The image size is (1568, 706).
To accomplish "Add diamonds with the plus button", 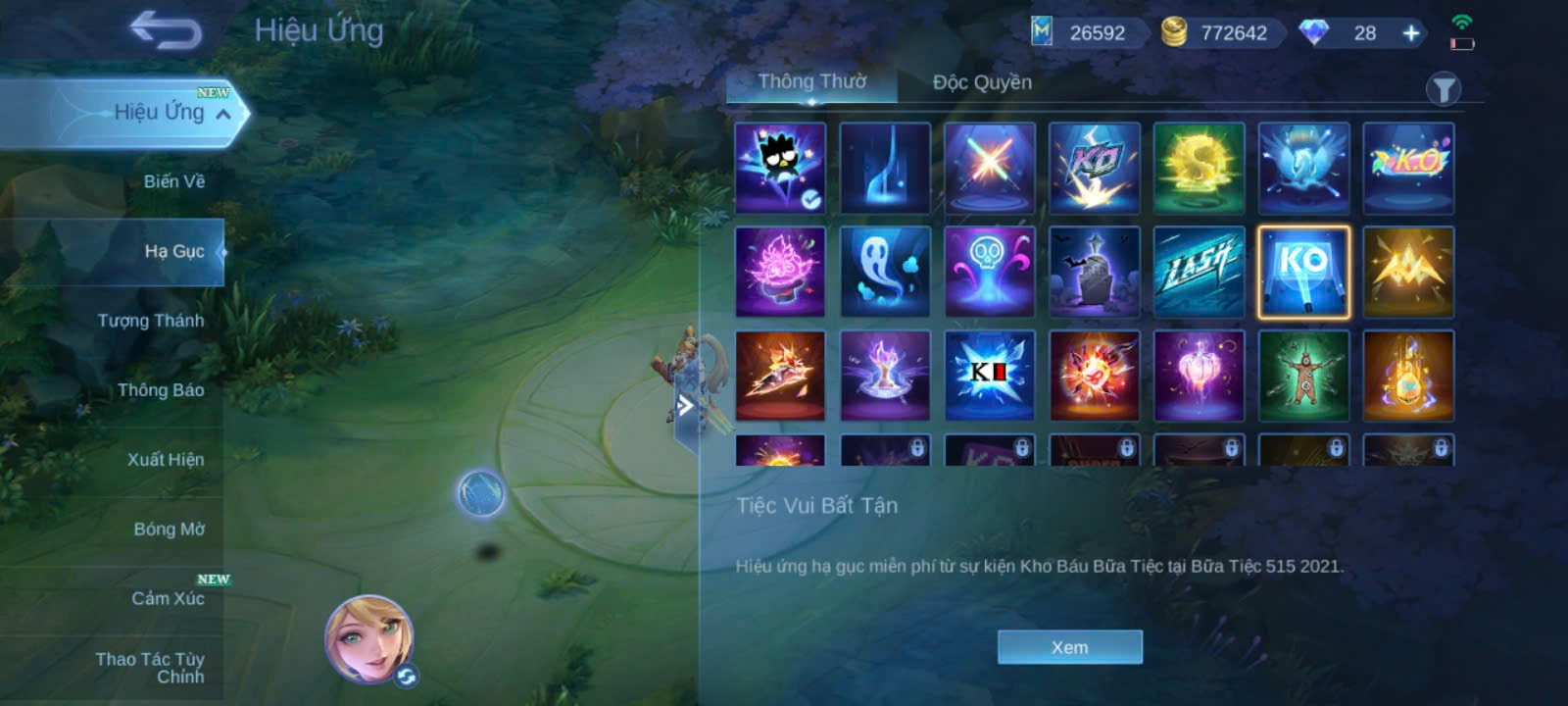I will pyautogui.click(x=1411, y=33).
